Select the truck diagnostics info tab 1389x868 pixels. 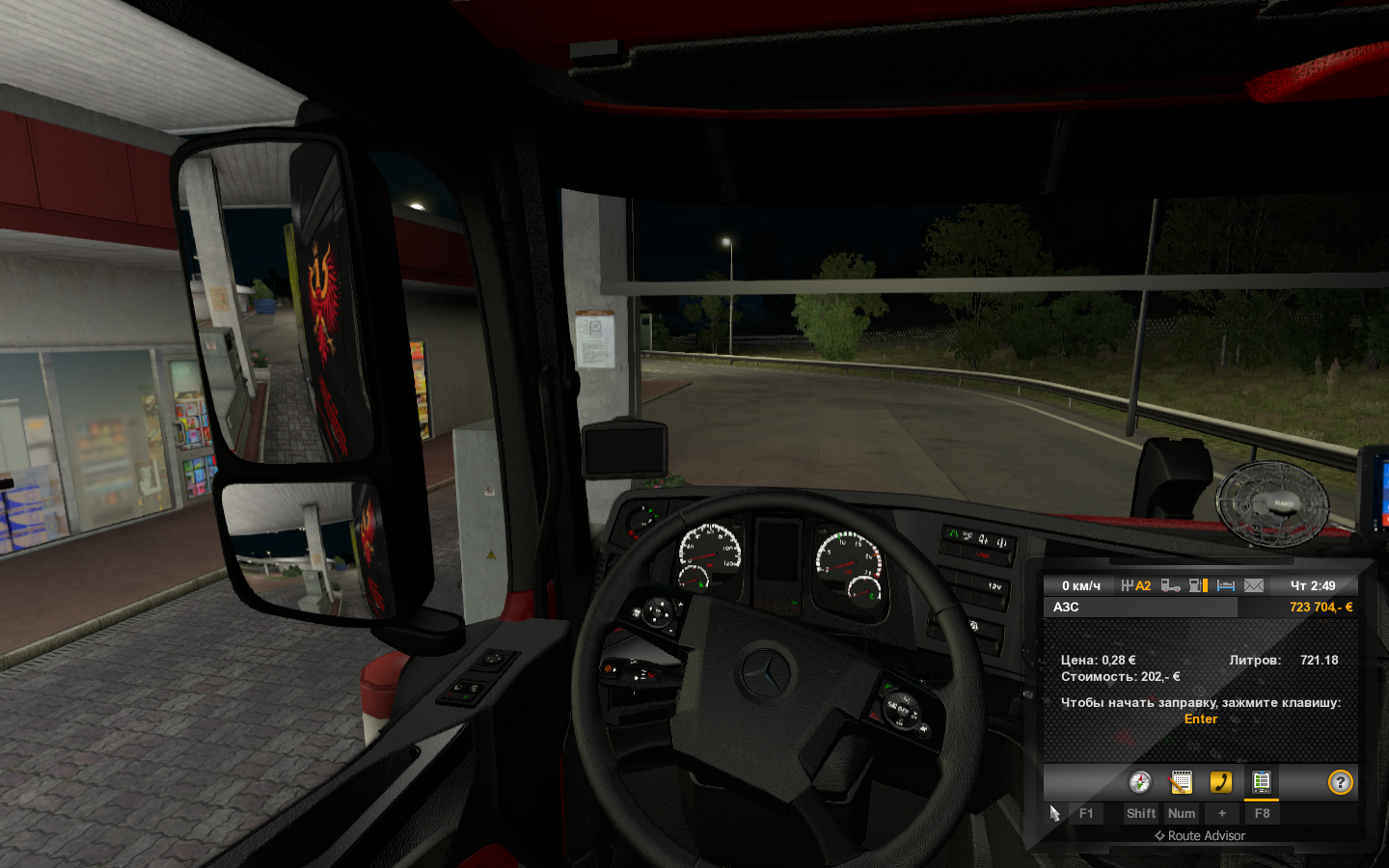pos(1261,782)
